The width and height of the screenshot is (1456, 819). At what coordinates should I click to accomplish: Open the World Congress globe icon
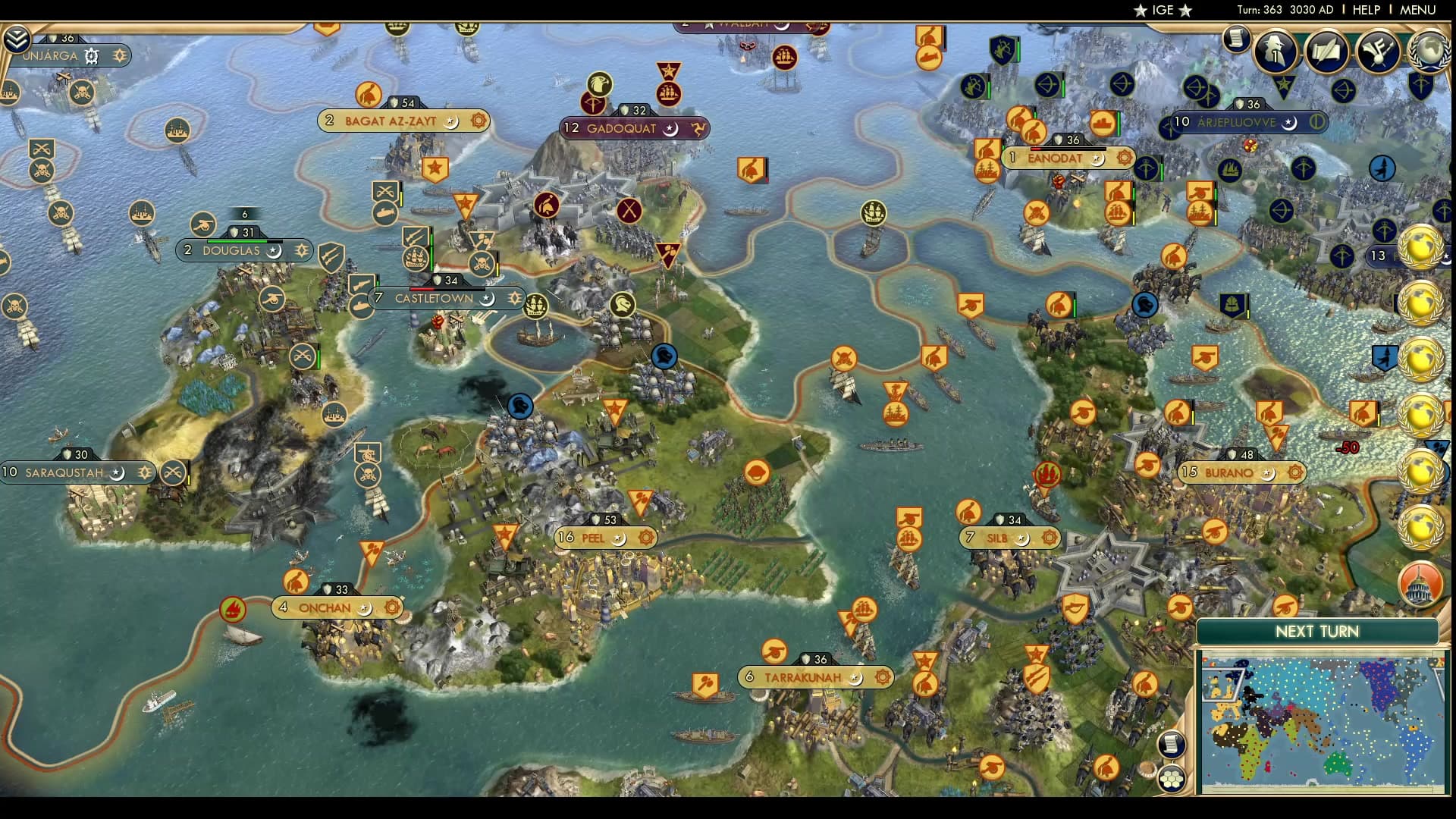click(x=1429, y=50)
